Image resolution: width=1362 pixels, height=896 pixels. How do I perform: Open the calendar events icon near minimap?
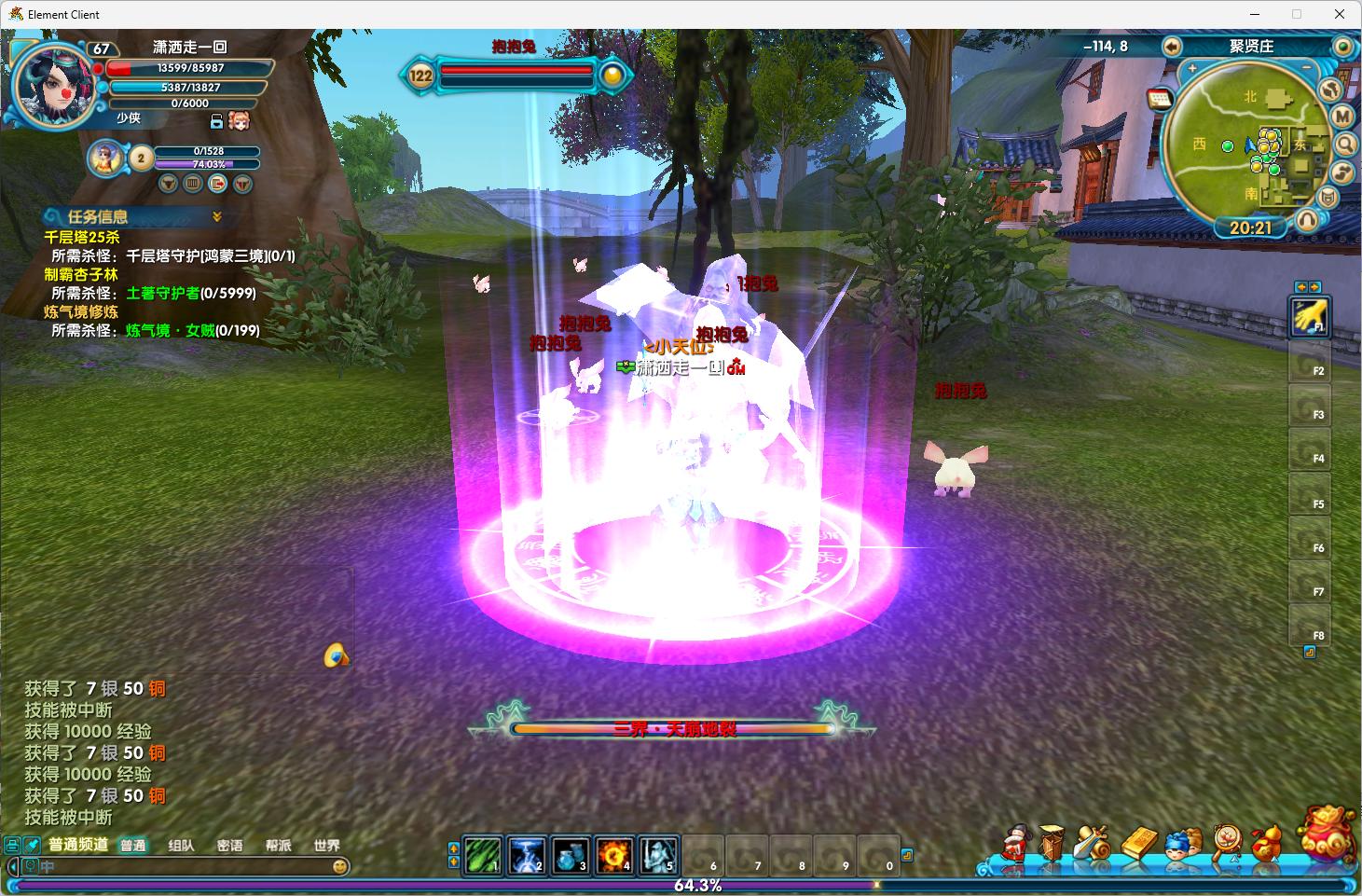click(x=1160, y=99)
